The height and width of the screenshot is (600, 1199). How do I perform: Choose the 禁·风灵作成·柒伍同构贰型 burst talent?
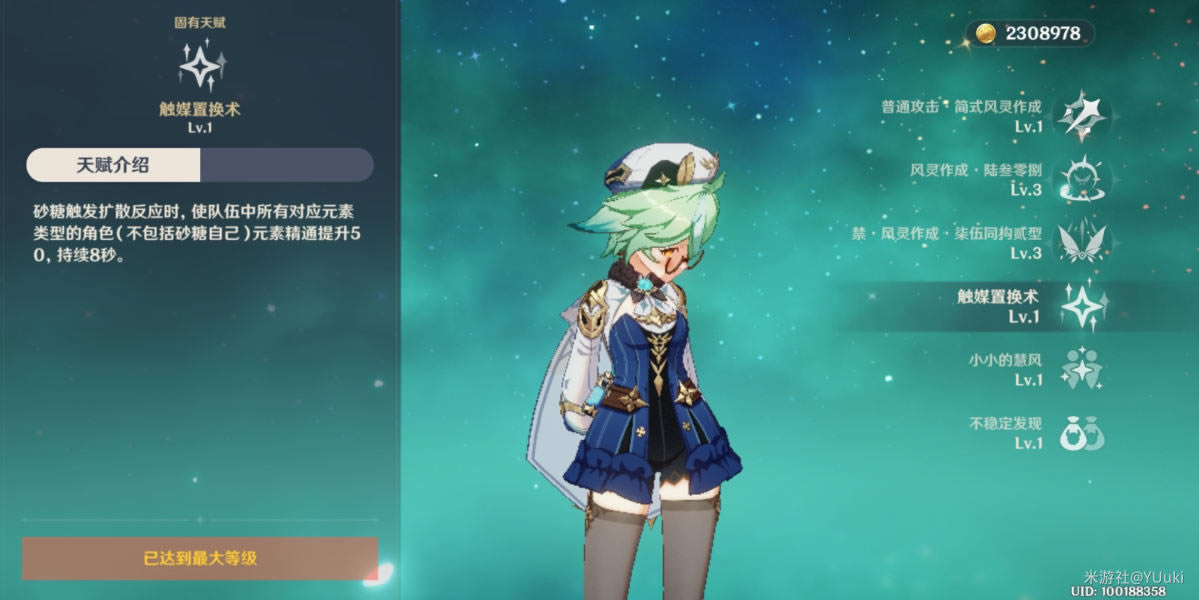1080,243
